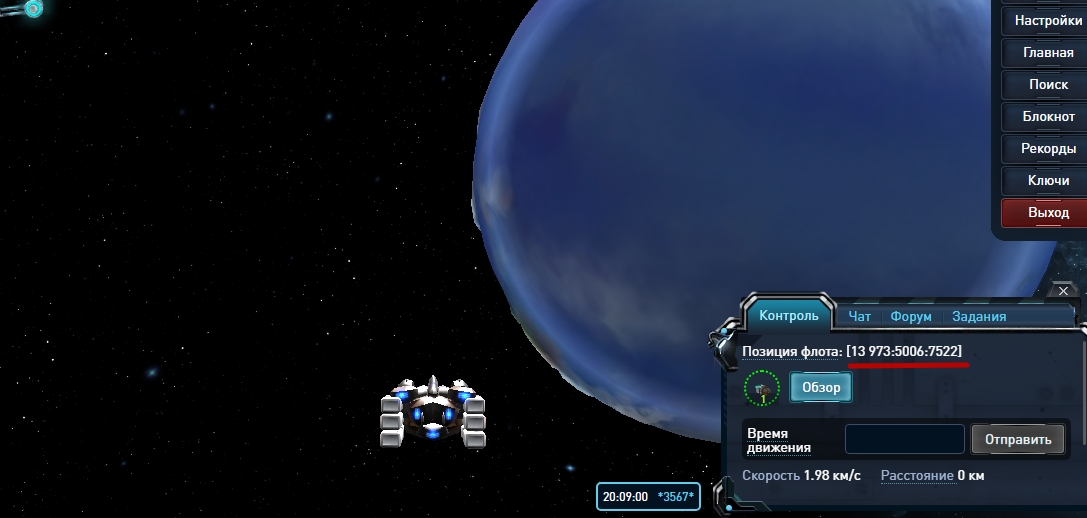Click the Позиция флота label link
This screenshot has height=518, width=1087.
791,352
